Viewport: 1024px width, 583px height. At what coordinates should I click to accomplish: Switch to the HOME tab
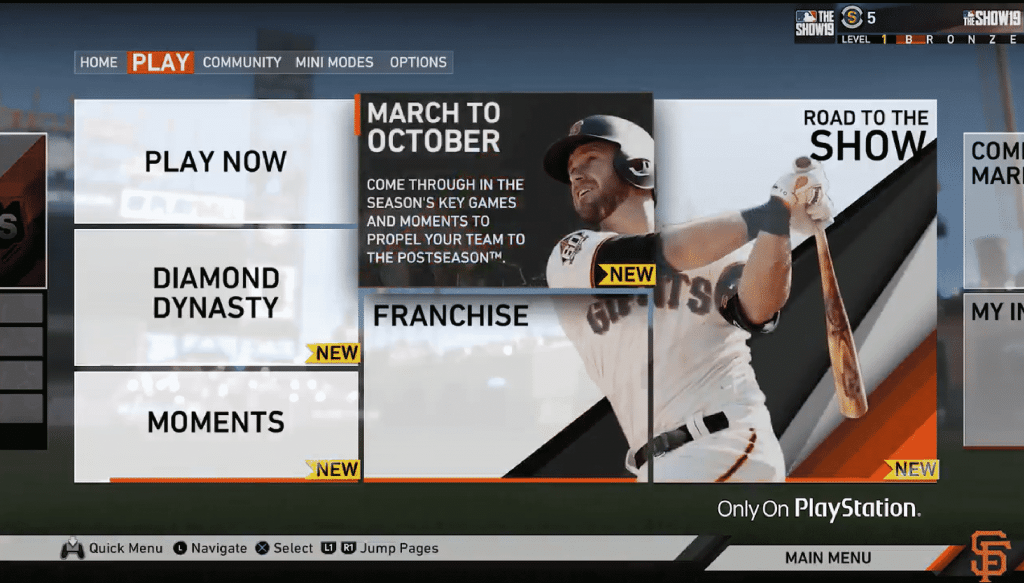[99, 62]
